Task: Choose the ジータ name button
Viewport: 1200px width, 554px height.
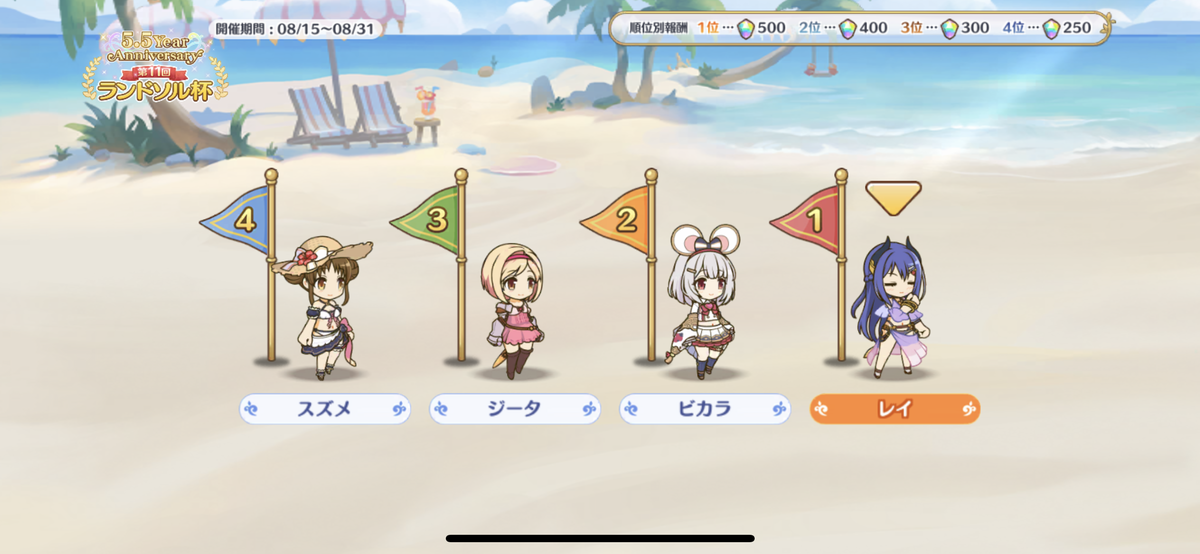Action: tap(515, 409)
